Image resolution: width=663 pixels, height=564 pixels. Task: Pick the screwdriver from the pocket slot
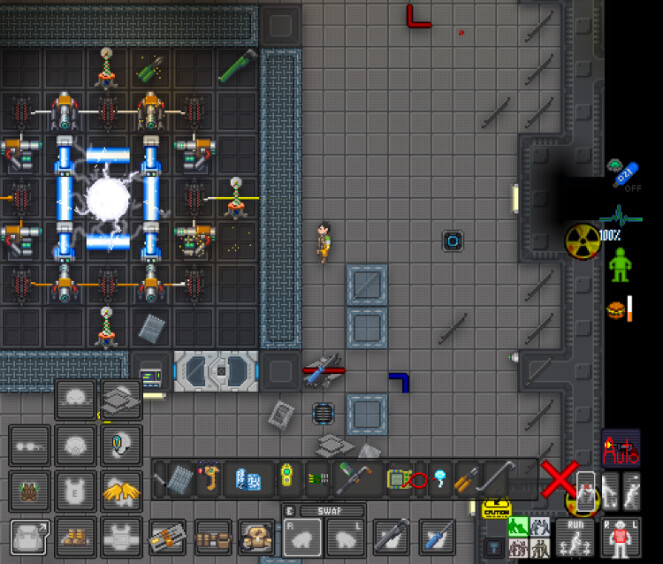(x=436, y=538)
